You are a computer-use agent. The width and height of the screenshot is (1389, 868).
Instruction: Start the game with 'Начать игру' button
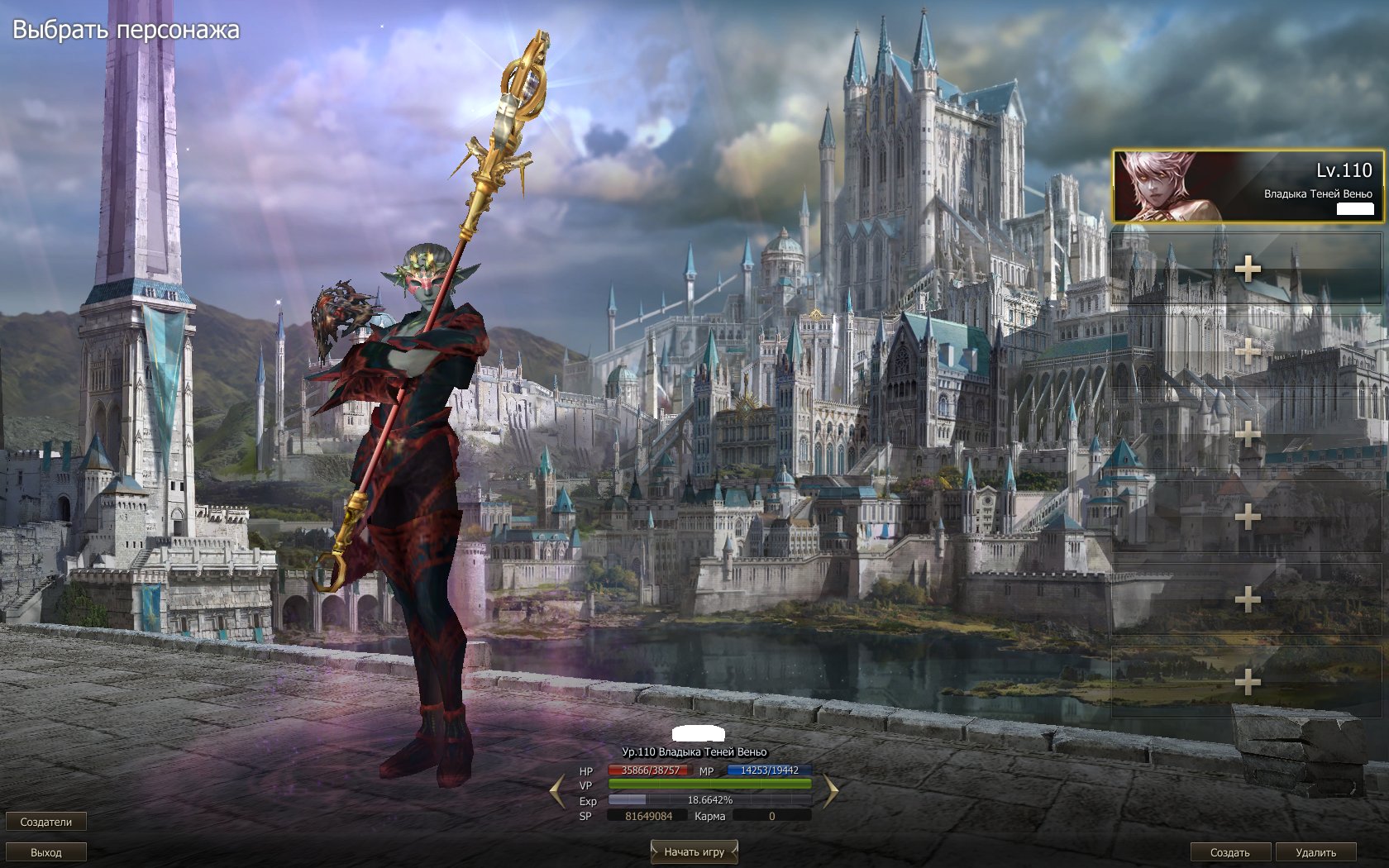click(x=694, y=851)
